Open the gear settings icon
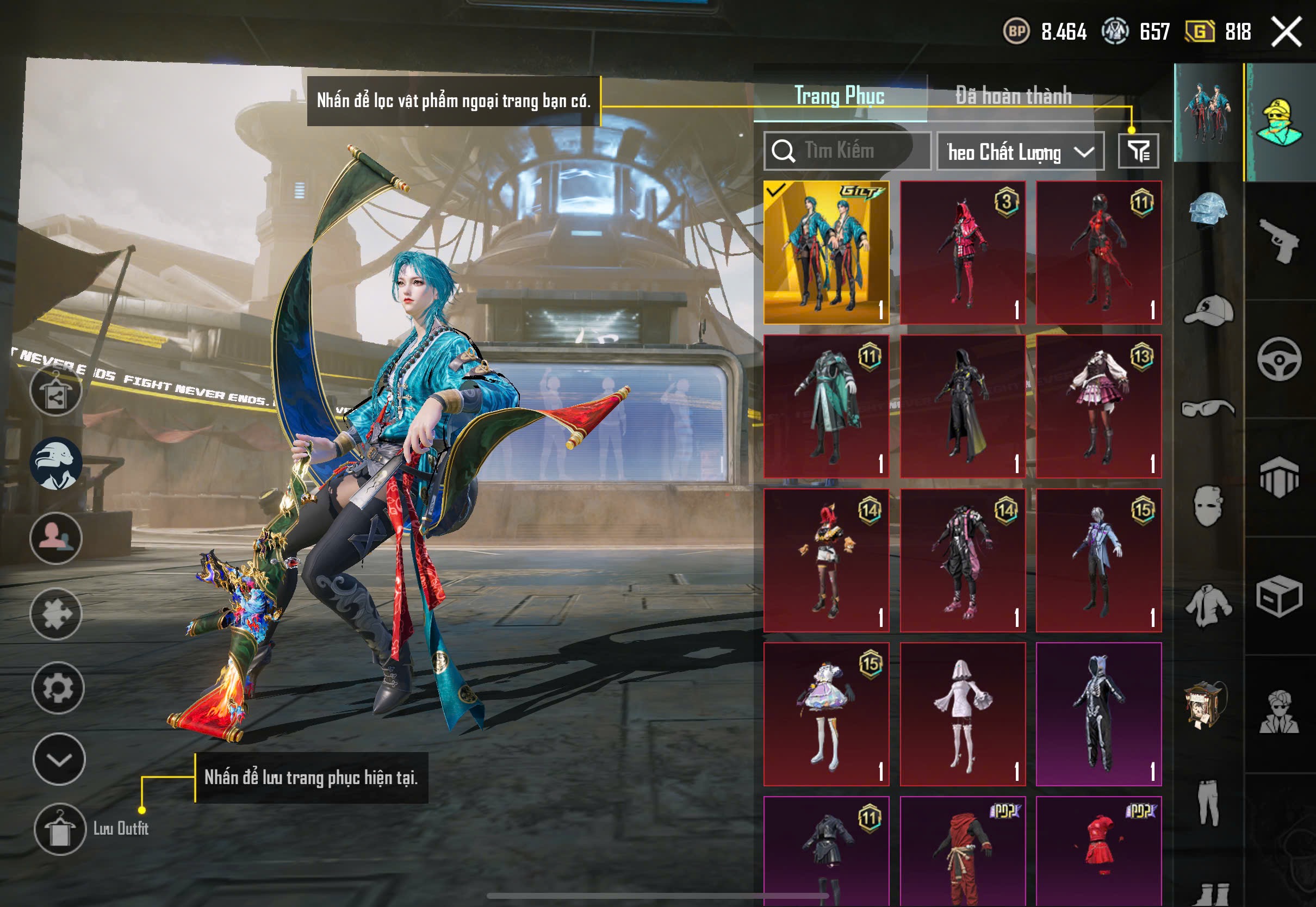Image resolution: width=1316 pixels, height=907 pixels. [58, 688]
